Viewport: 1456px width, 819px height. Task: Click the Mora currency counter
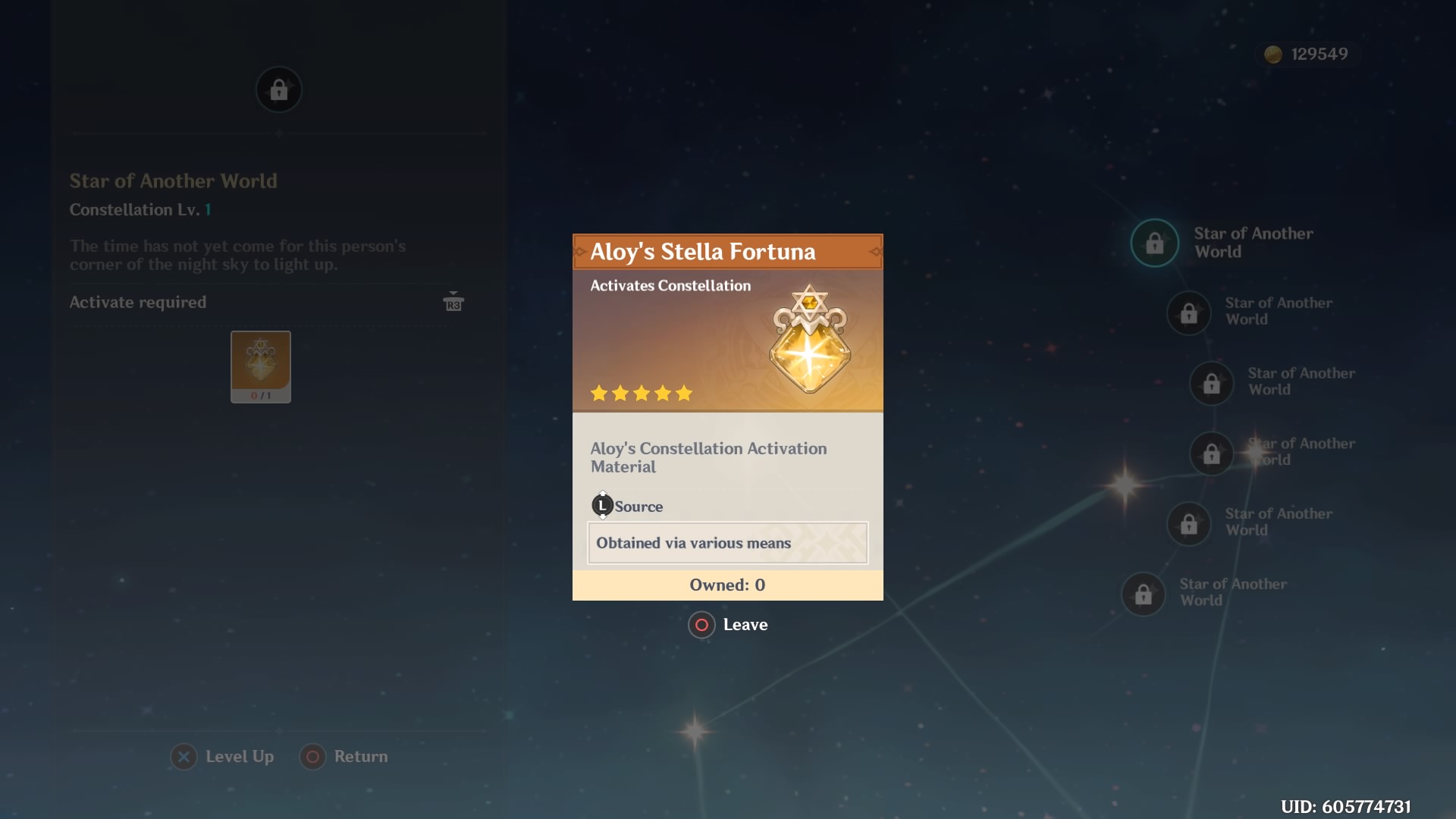(x=1306, y=54)
